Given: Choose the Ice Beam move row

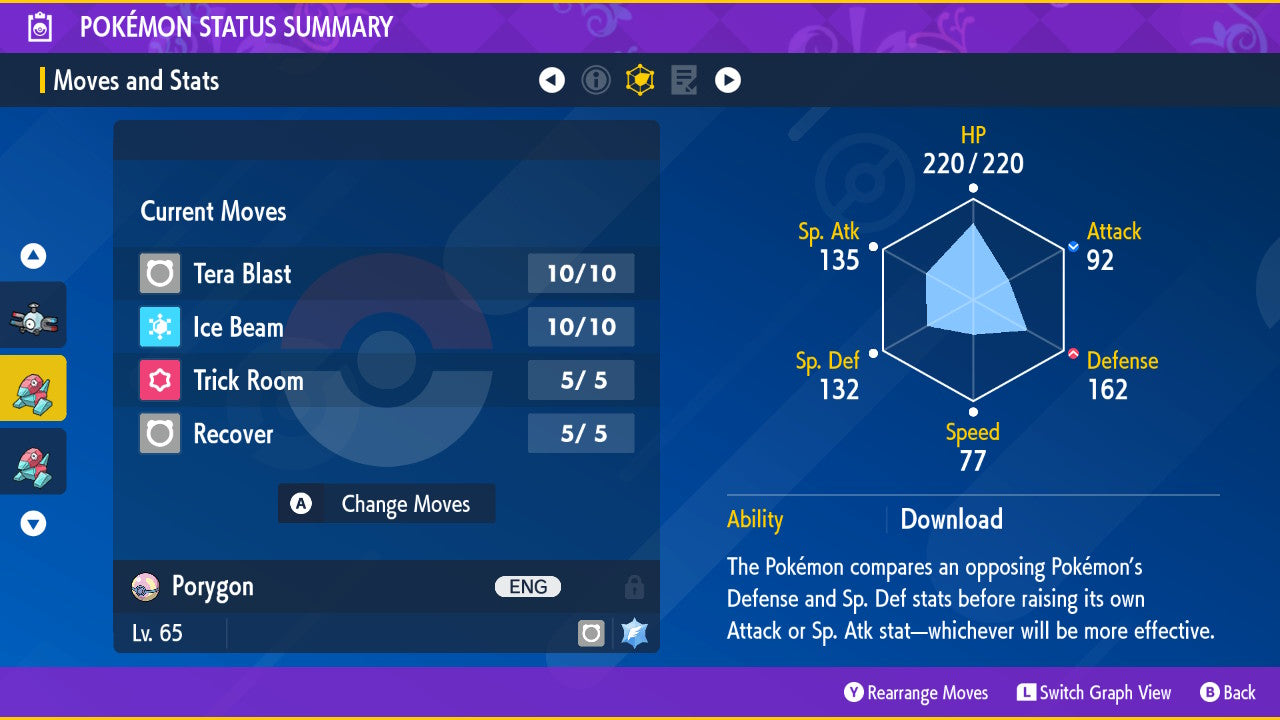Looking at the screenshot, I should (x=386, y=327).
